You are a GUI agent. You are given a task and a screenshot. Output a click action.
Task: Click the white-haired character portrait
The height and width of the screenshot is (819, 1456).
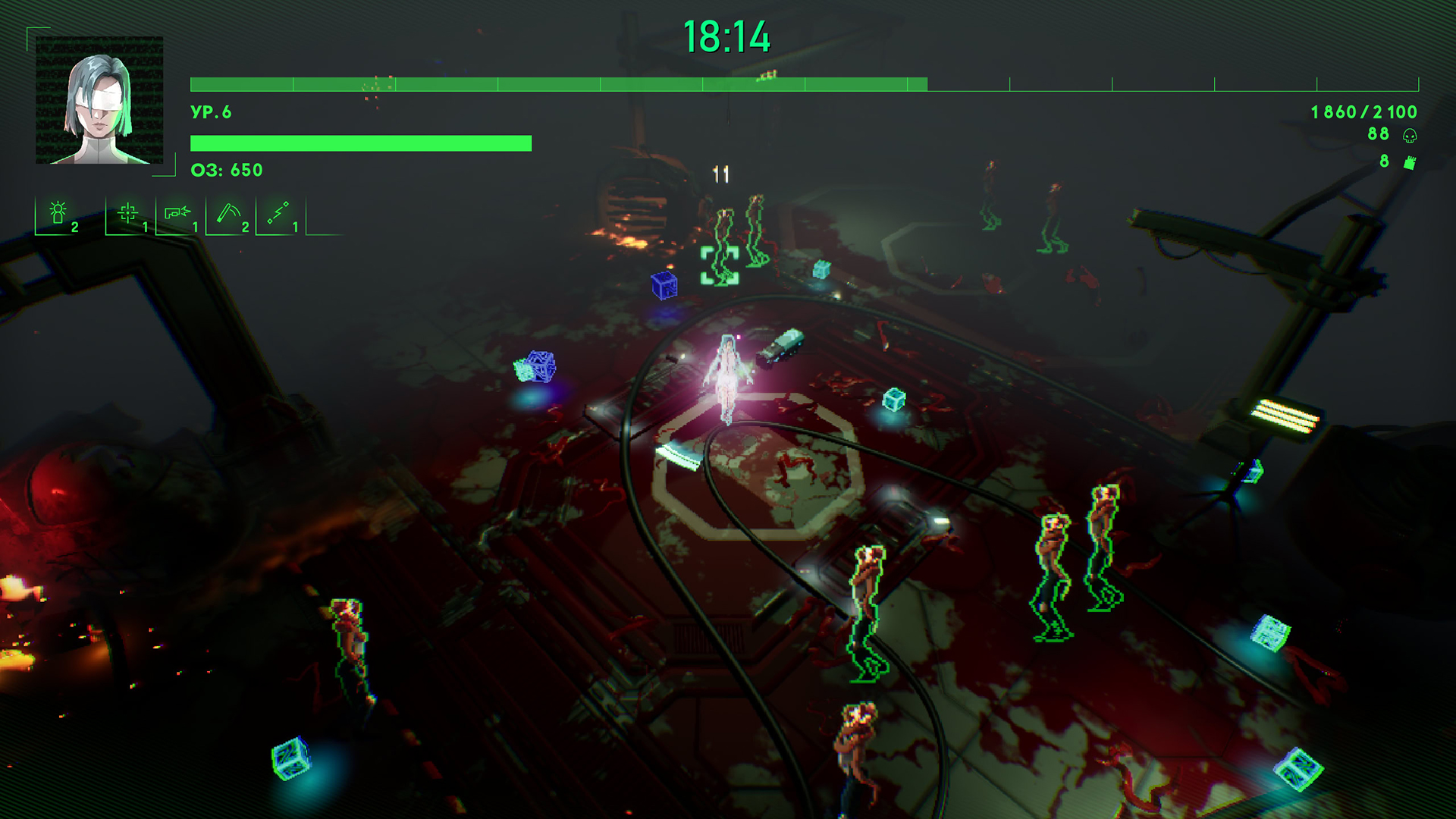(99, 100)
